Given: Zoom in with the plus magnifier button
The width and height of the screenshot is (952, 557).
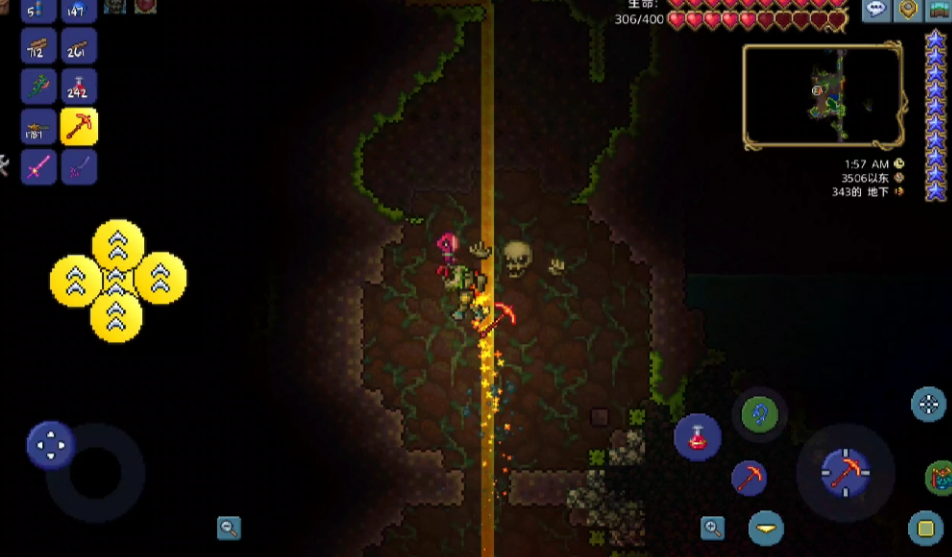Looking at the screenshot, I should [x=712, y=527].
